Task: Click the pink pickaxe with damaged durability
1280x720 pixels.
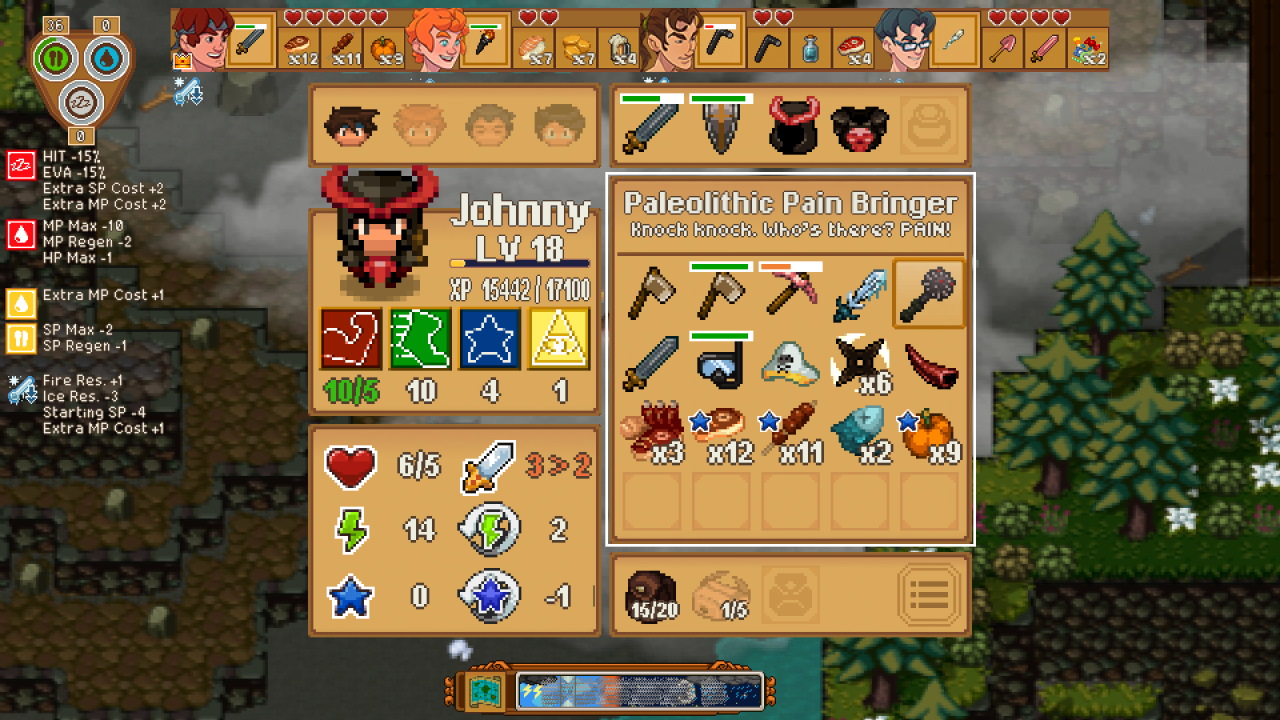Action: pos(789,293)
